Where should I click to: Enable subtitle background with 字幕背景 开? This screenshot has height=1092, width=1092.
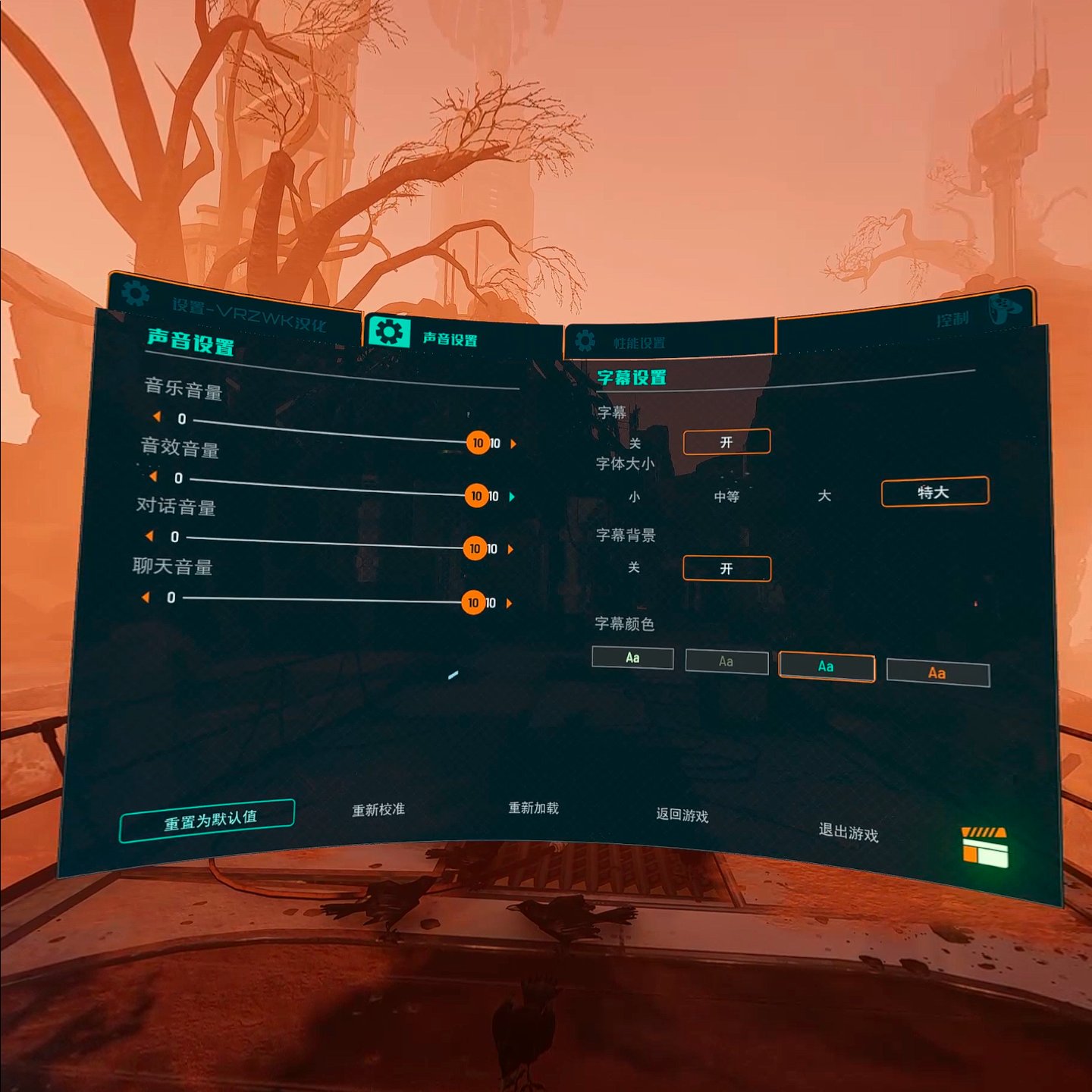(726, 569)
